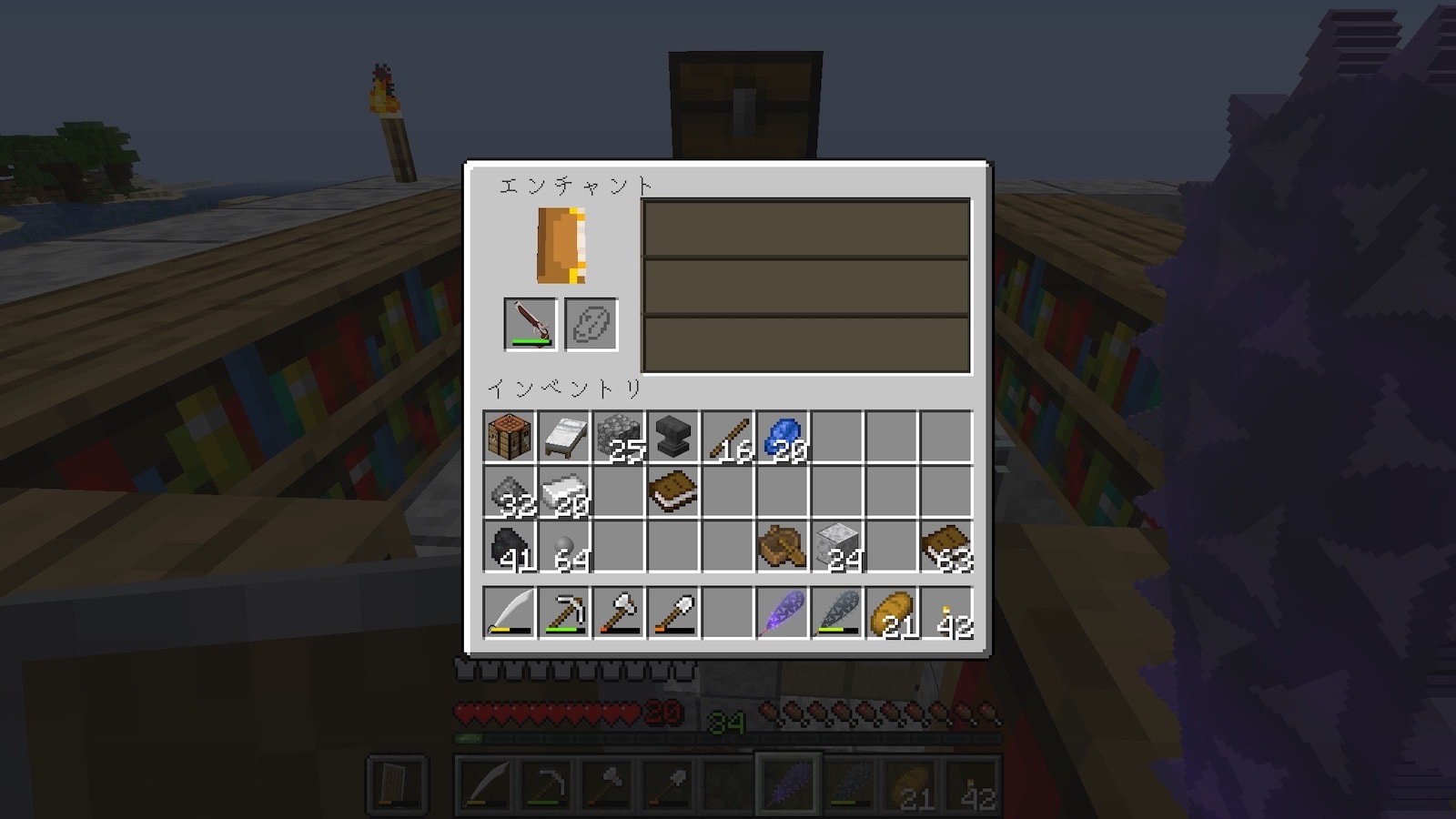1456x819 pixels.
Task: Select the glowing purple club
Action: click(x=783, y=612)
